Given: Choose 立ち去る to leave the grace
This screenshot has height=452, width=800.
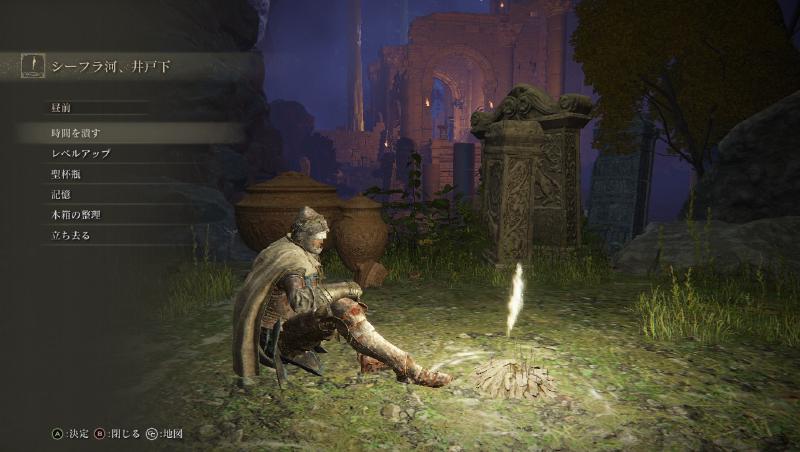Looking at the screenshot, I should pos(70,235).
